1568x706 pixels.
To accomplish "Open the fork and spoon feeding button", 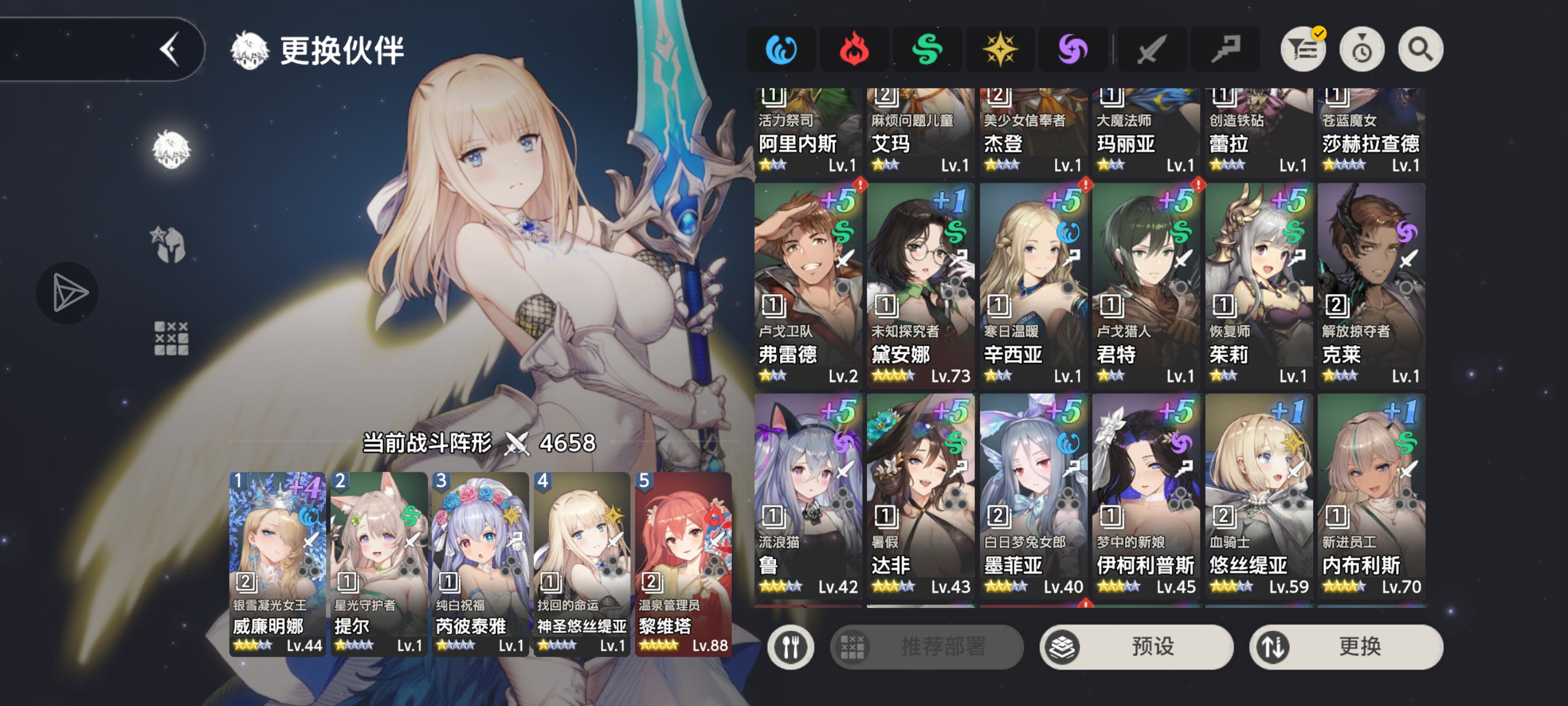I will (x=790, y=646).
